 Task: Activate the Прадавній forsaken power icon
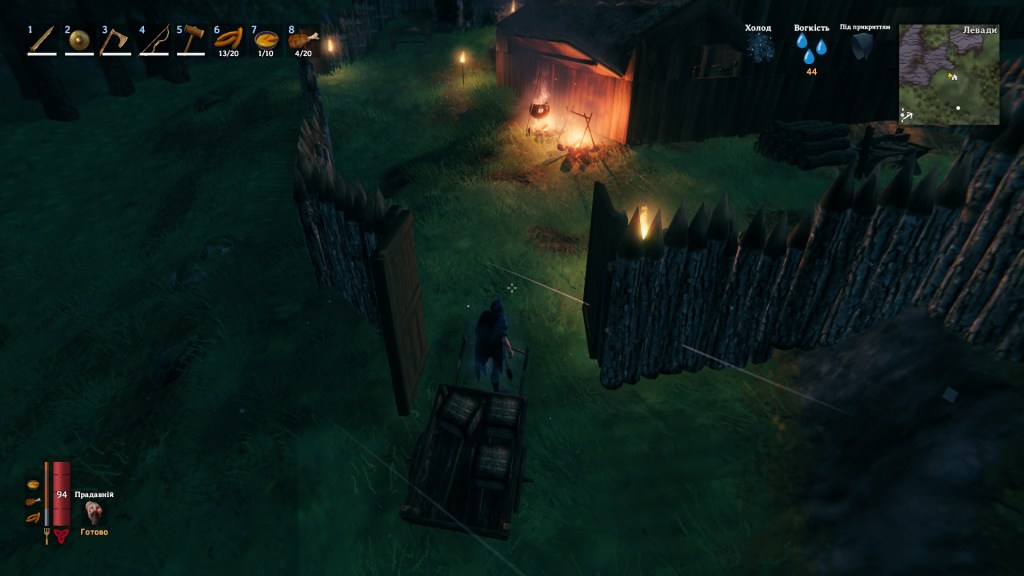95,513
